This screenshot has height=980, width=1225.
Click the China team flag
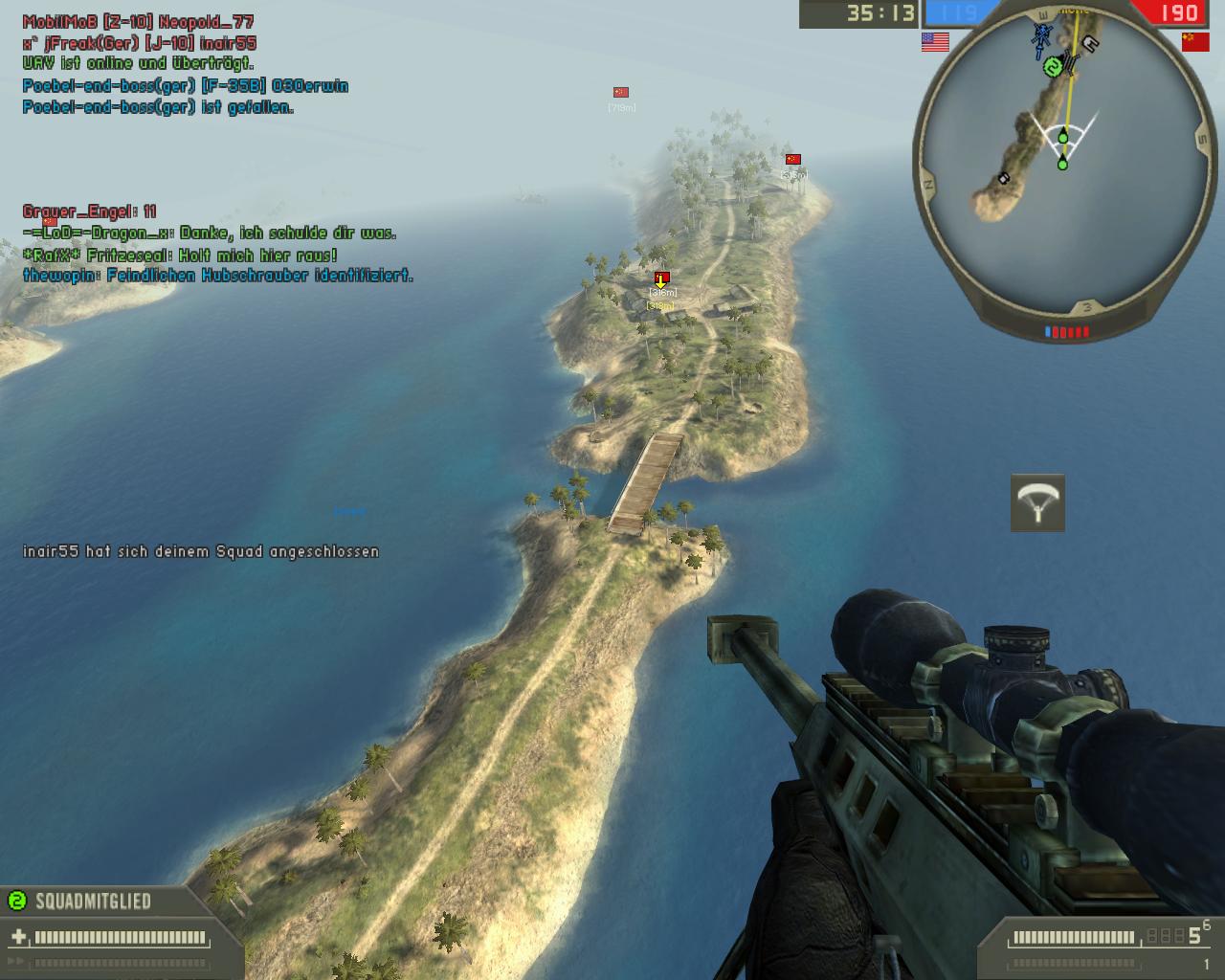[x=1195, y=42]
